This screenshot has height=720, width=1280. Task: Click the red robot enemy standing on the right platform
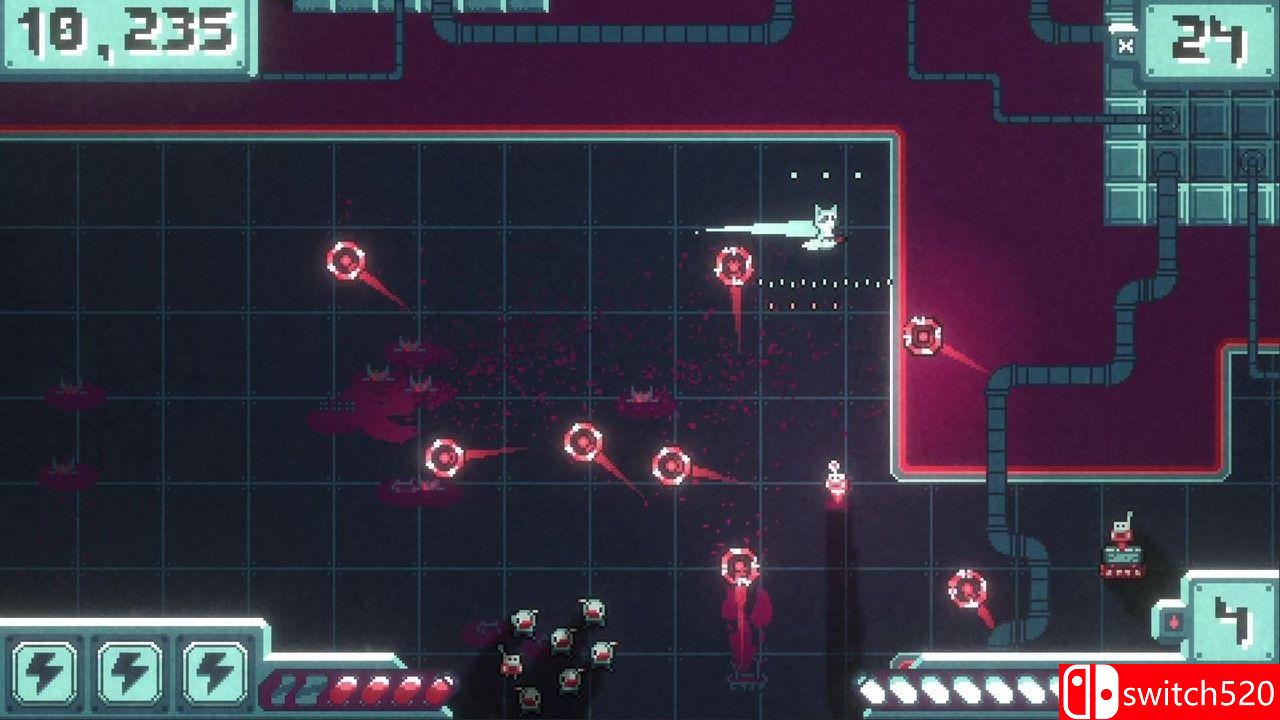(1122, 540)
